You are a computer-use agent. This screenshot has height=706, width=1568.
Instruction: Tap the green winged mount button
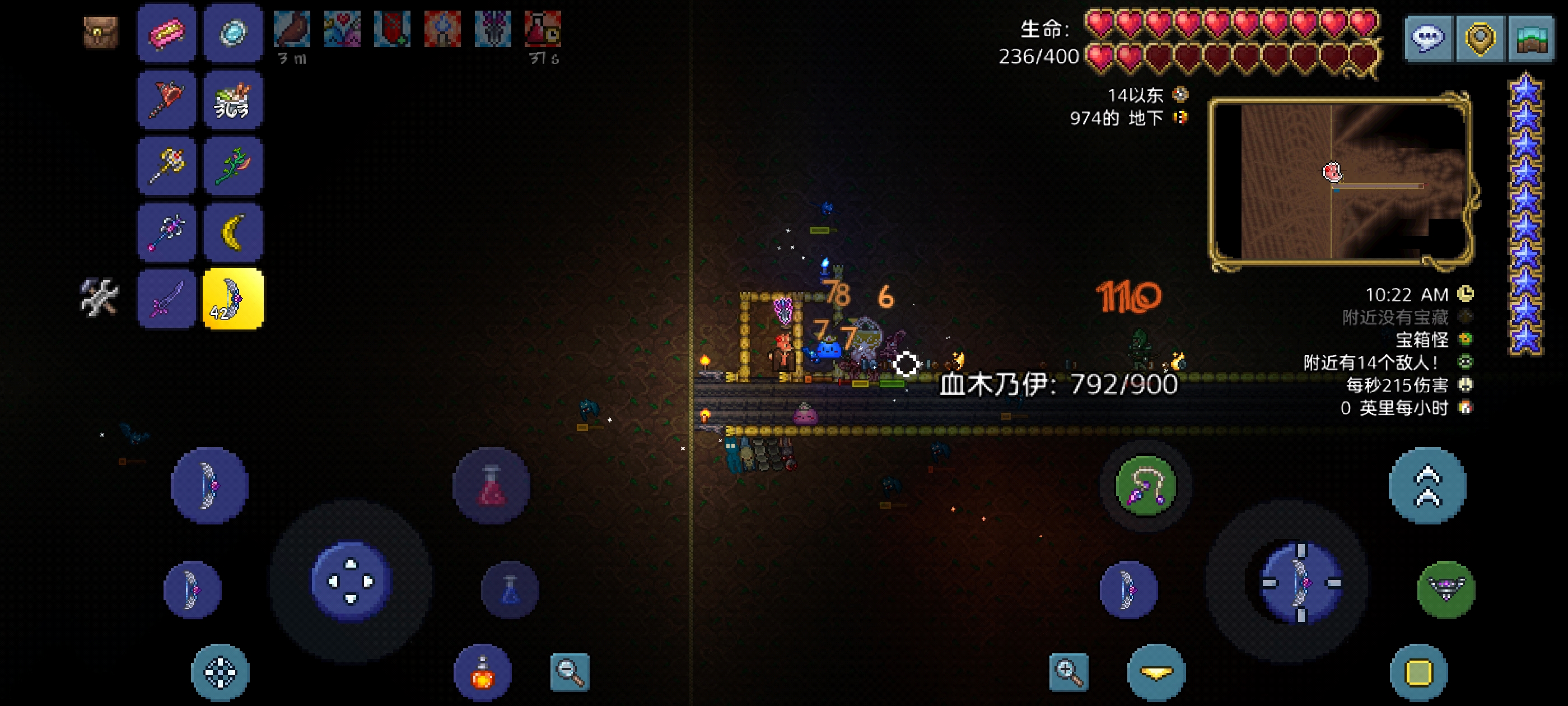point(1446,589)
